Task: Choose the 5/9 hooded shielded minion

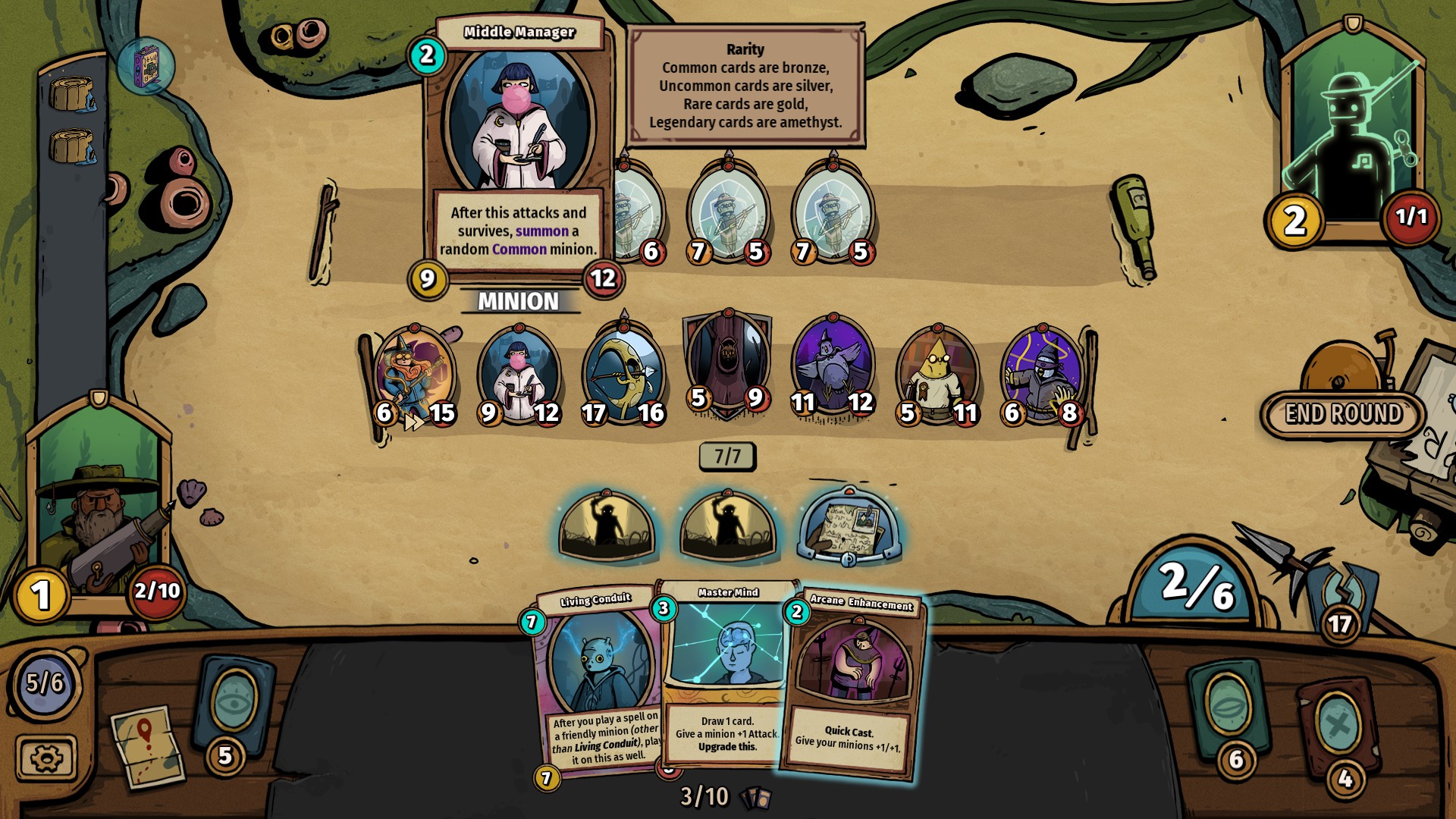Action: [727, 364]
